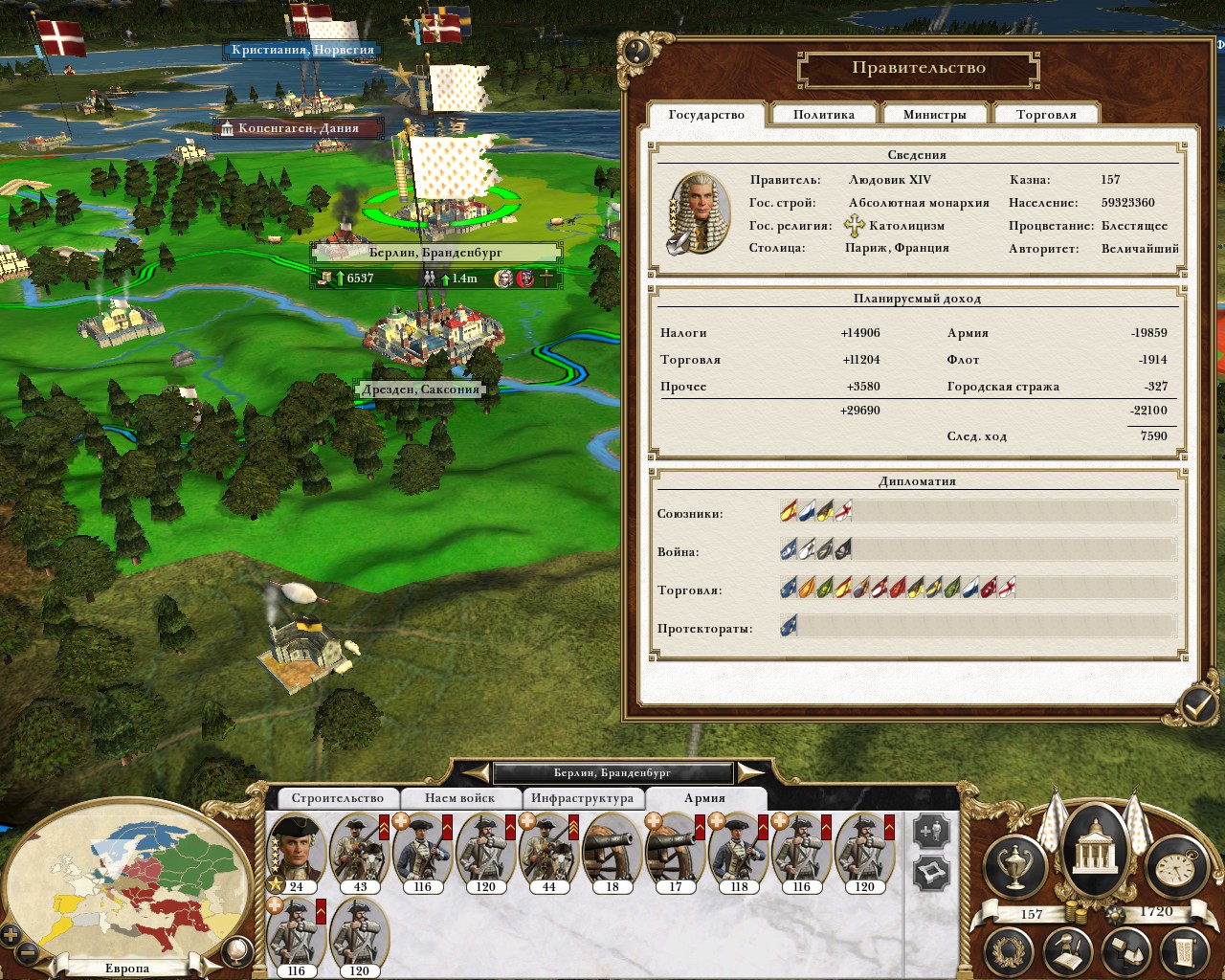Close the government panel with the checkmark button
The image size is (1225, 980).
(x=1197, y=706)
